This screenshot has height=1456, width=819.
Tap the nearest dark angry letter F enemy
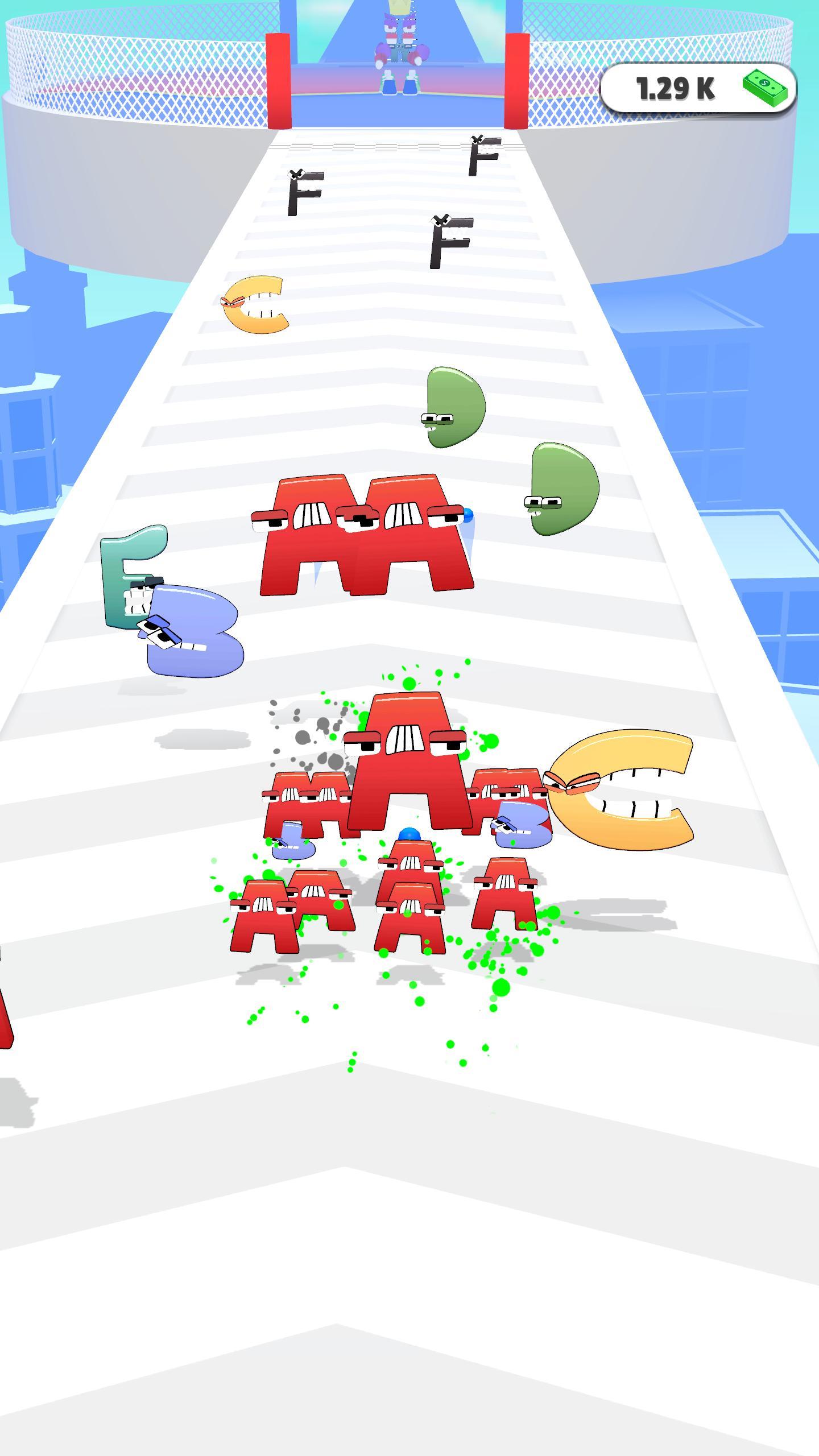point(449,242)
